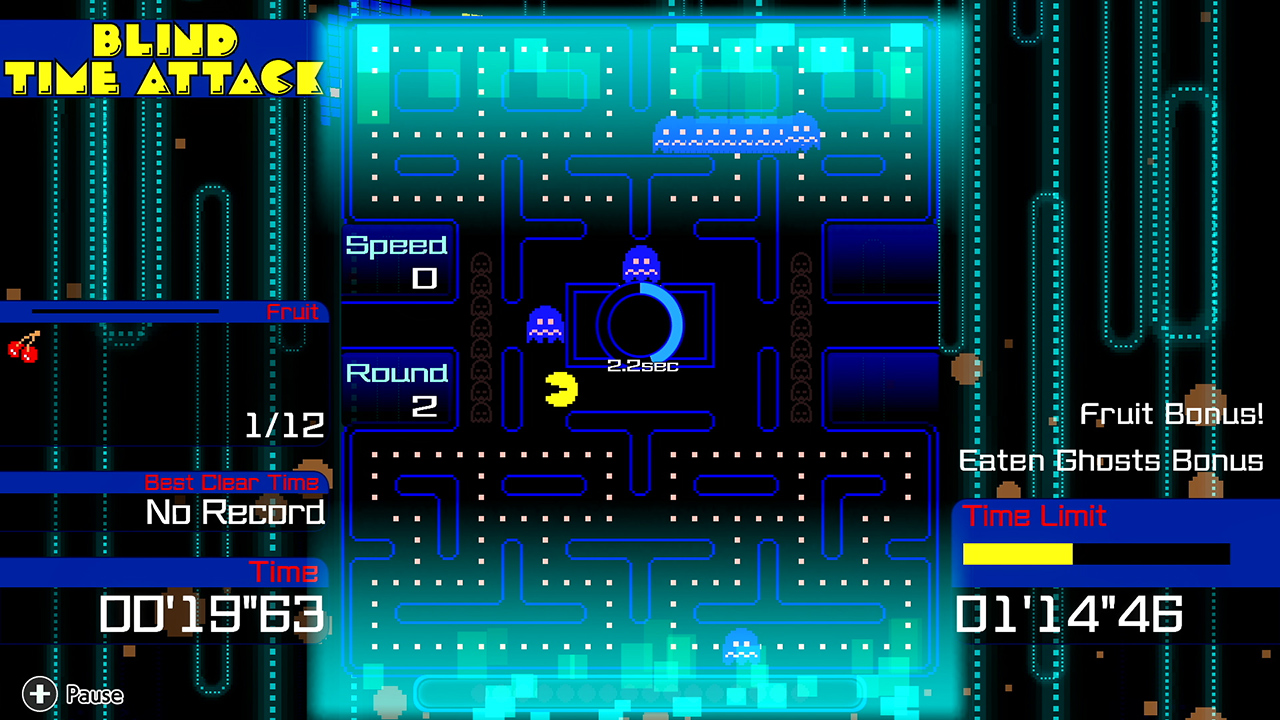1280x720 pixels.
Task: Click the Time Limit label
Action: tap(1036, 516)
